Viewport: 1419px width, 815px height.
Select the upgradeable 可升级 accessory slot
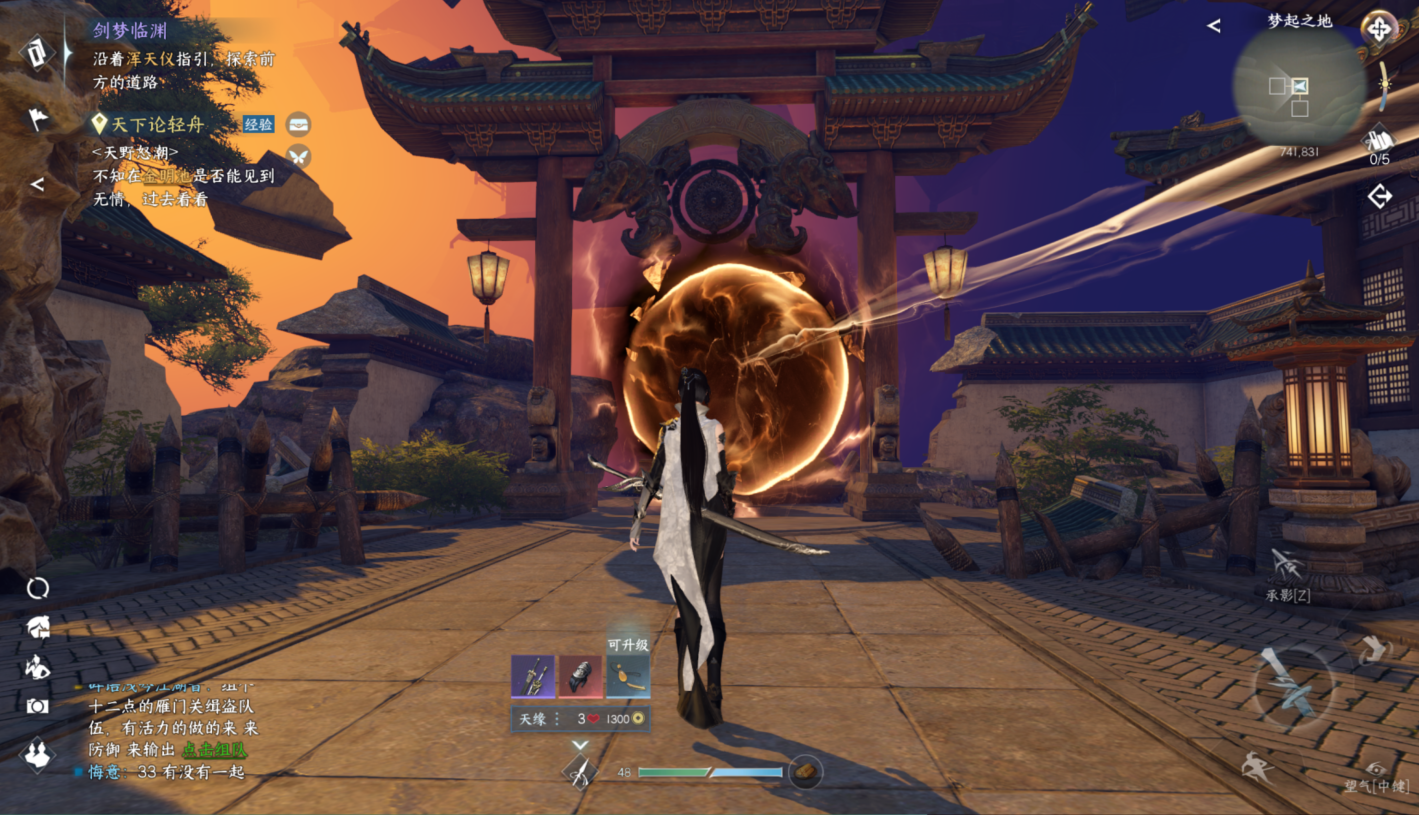[628, 677]
